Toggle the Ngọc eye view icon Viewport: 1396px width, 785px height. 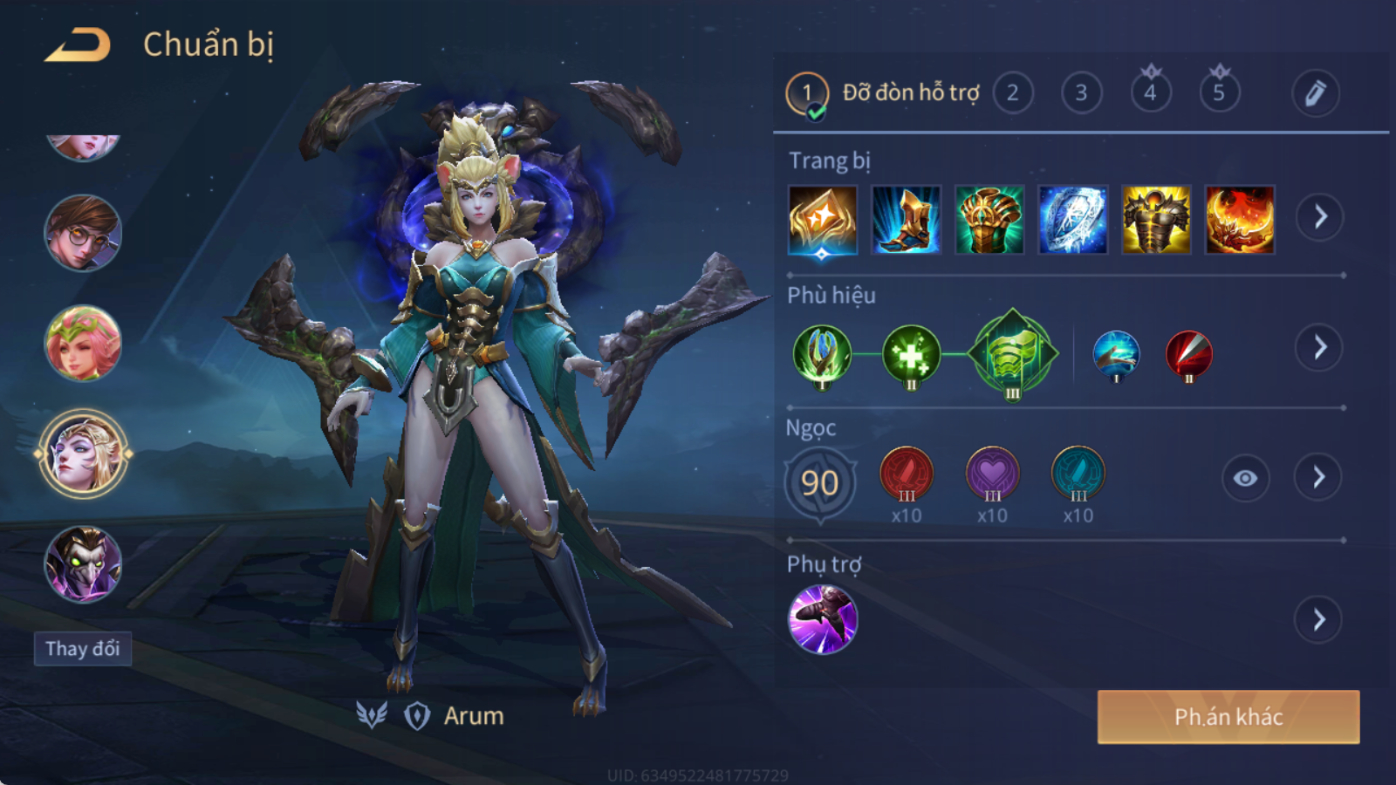click(x=1245, y=478)
